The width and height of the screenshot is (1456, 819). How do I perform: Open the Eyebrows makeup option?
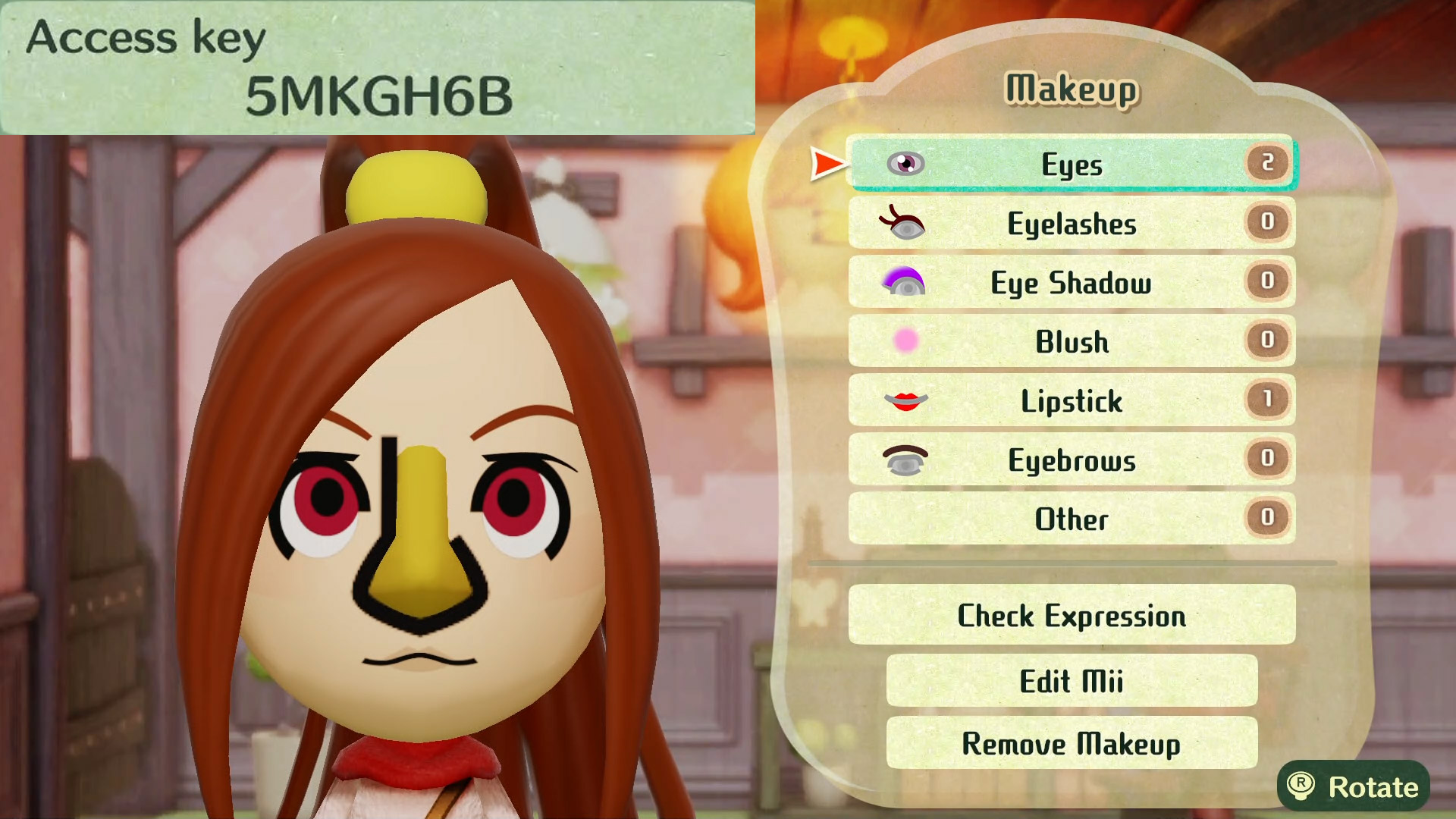click(1071, 460)
